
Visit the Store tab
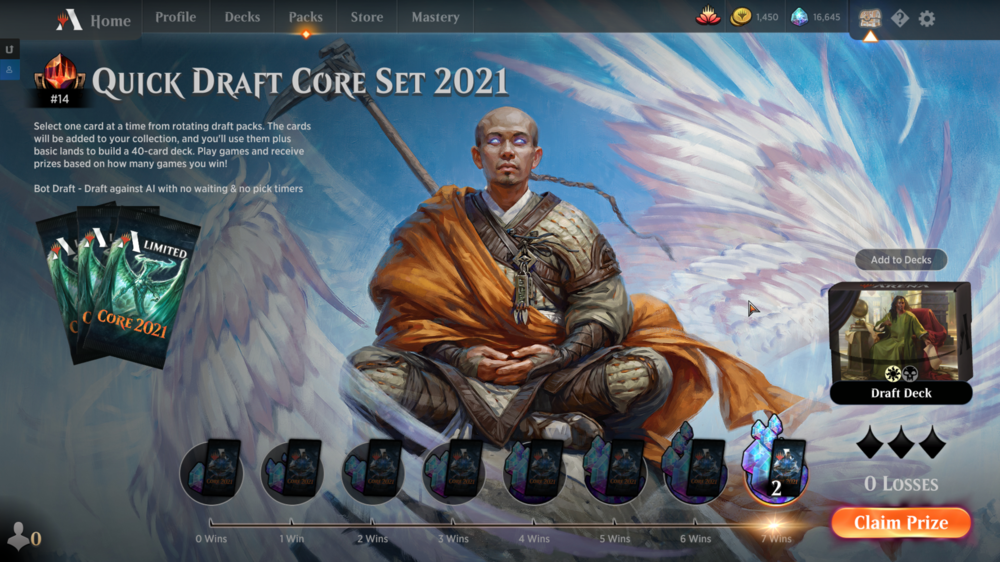click(x=366, y=17)
